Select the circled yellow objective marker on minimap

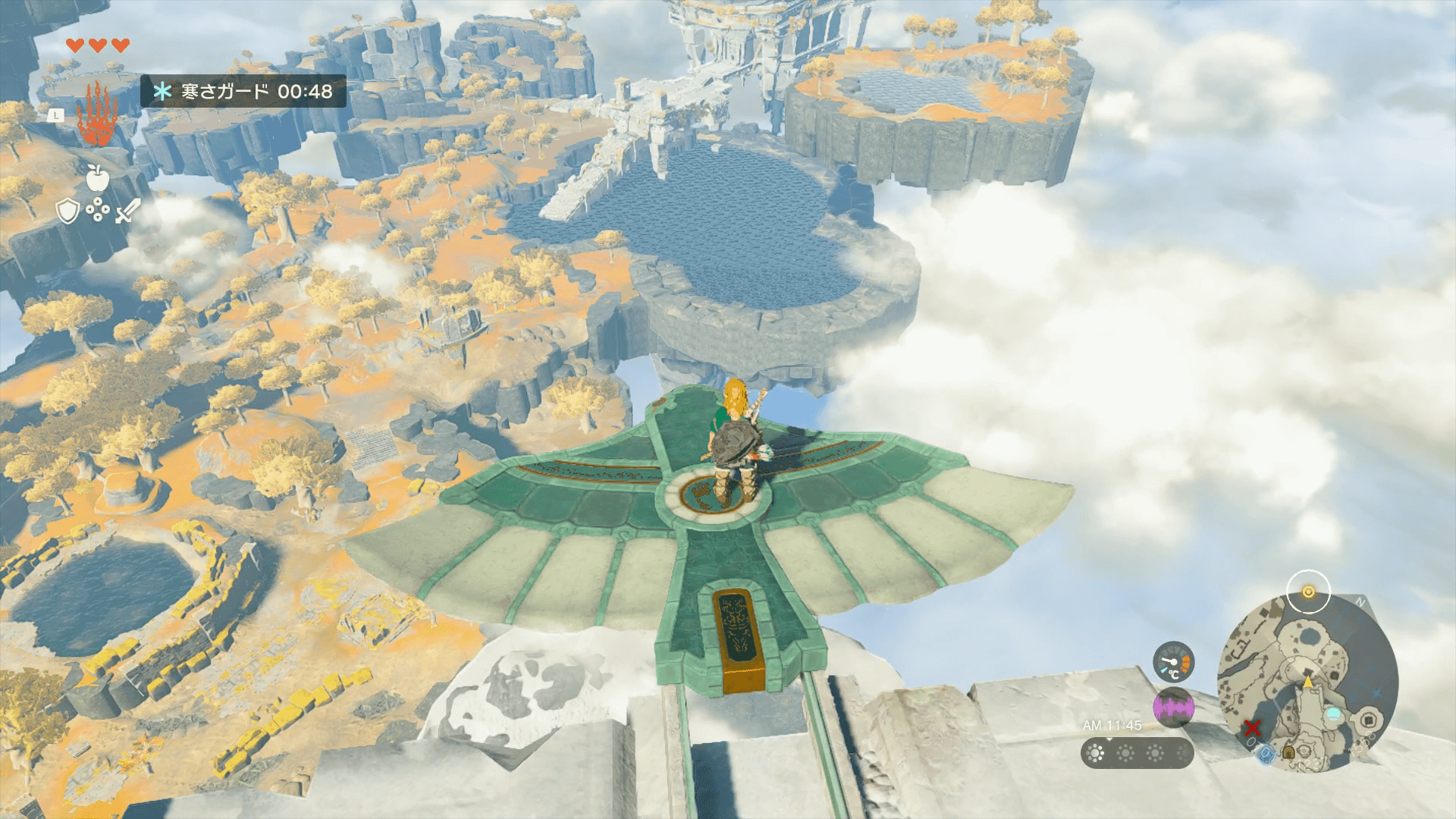click(1308, 592)
